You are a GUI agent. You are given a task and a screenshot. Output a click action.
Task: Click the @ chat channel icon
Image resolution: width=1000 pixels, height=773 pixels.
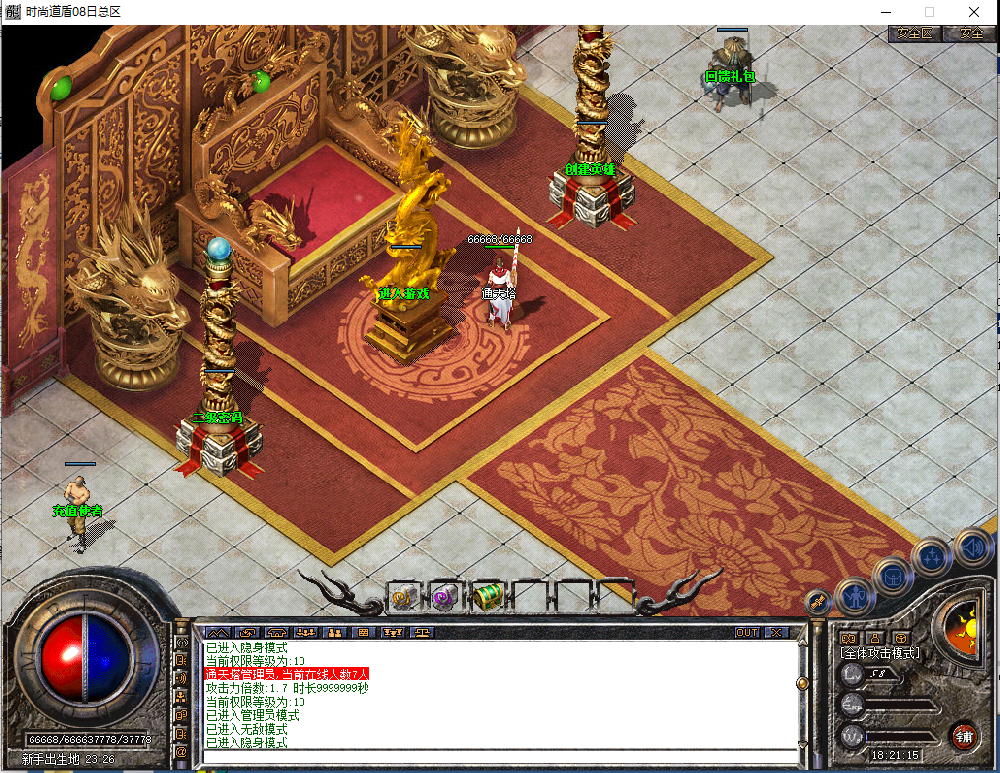[182, 751]
